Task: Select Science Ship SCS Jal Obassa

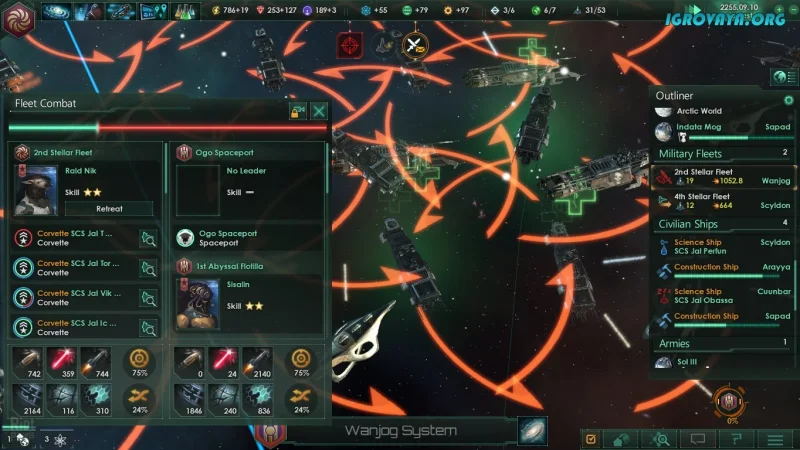Action: (x=718, y=296)
